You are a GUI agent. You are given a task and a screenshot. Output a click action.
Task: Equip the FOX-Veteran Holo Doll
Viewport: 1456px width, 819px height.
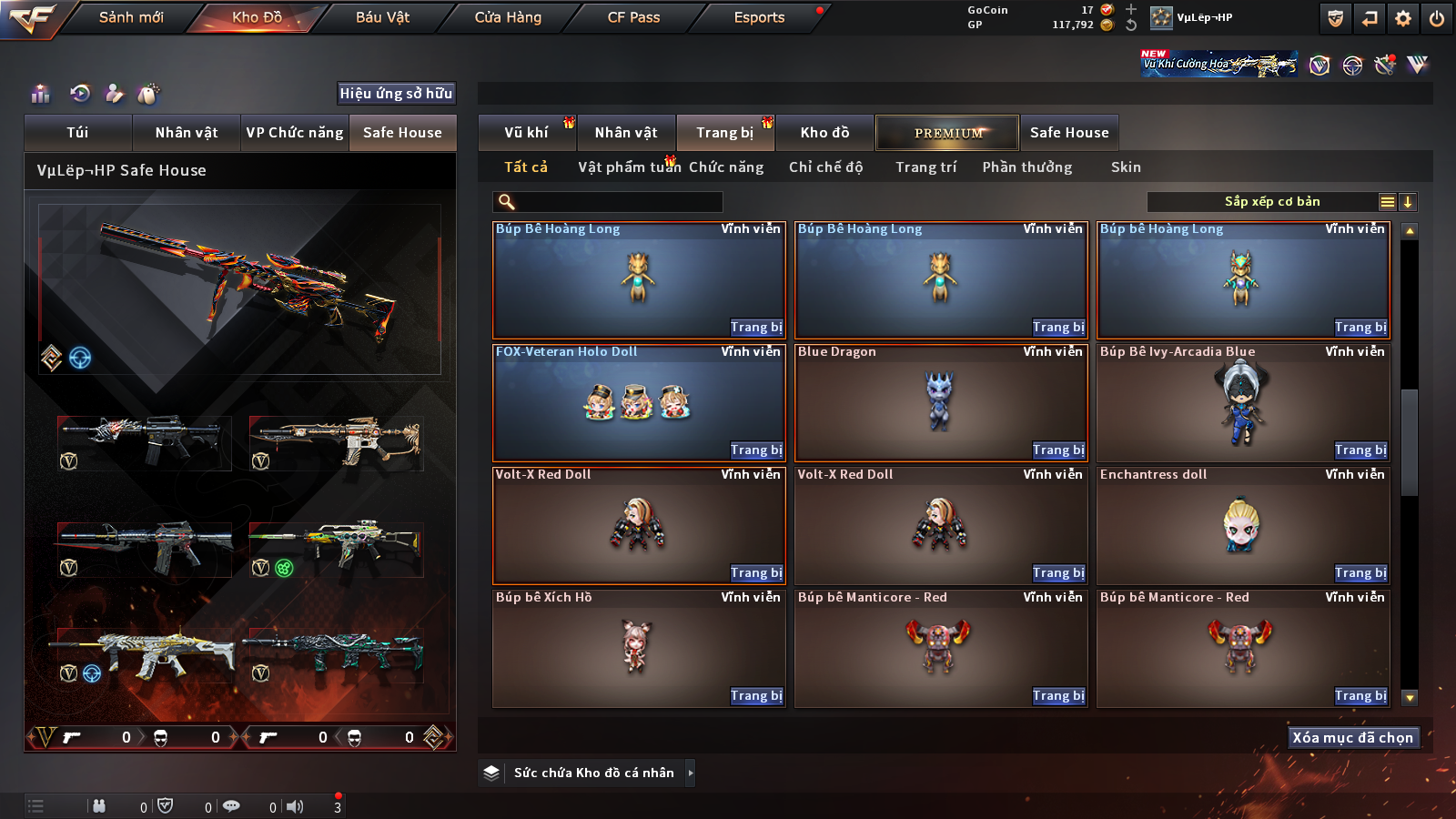tap(755, 450)
